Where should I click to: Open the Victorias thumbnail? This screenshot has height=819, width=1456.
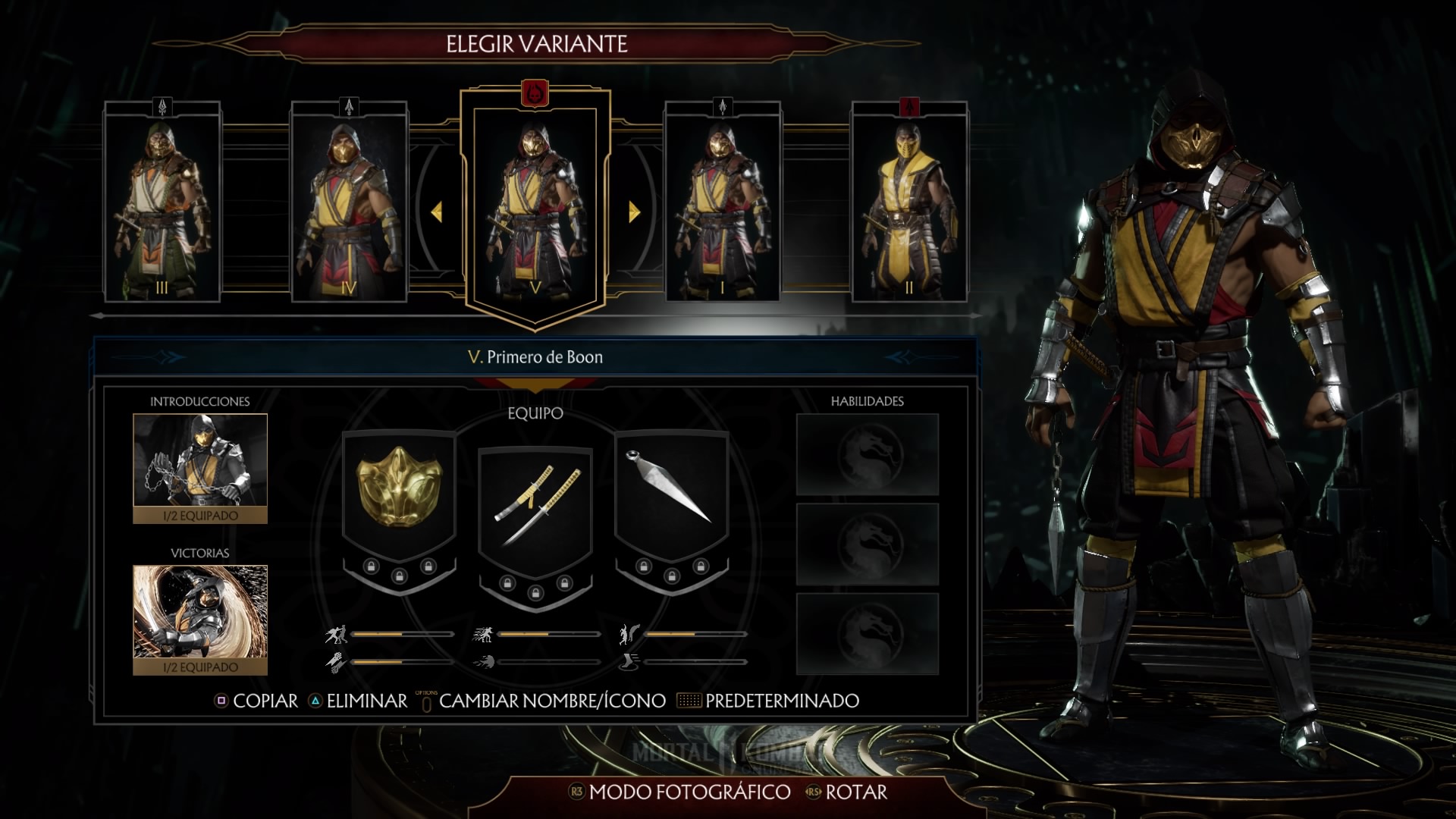[200, 620]
